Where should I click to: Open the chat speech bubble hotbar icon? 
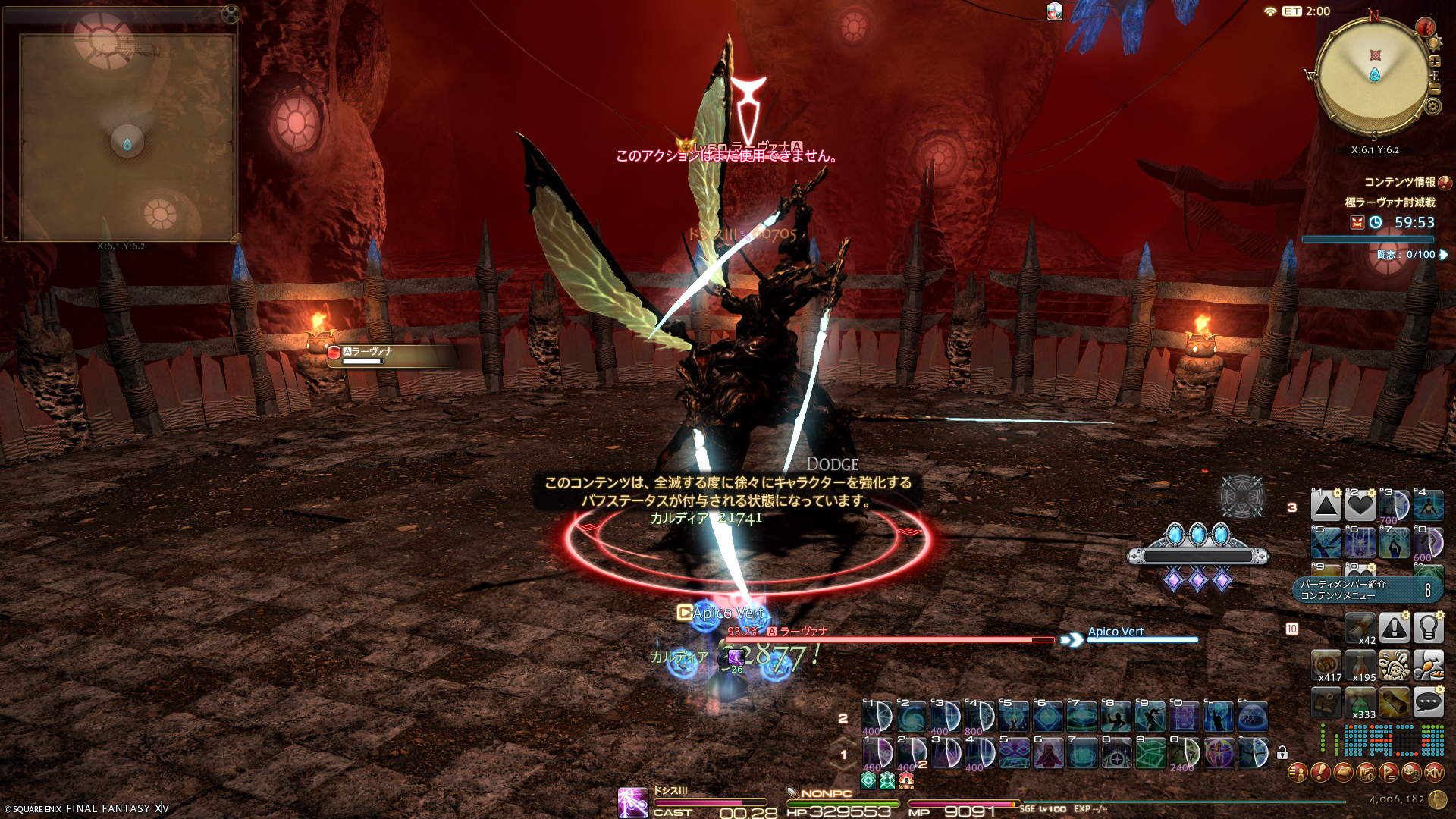tap(1428, 702)
